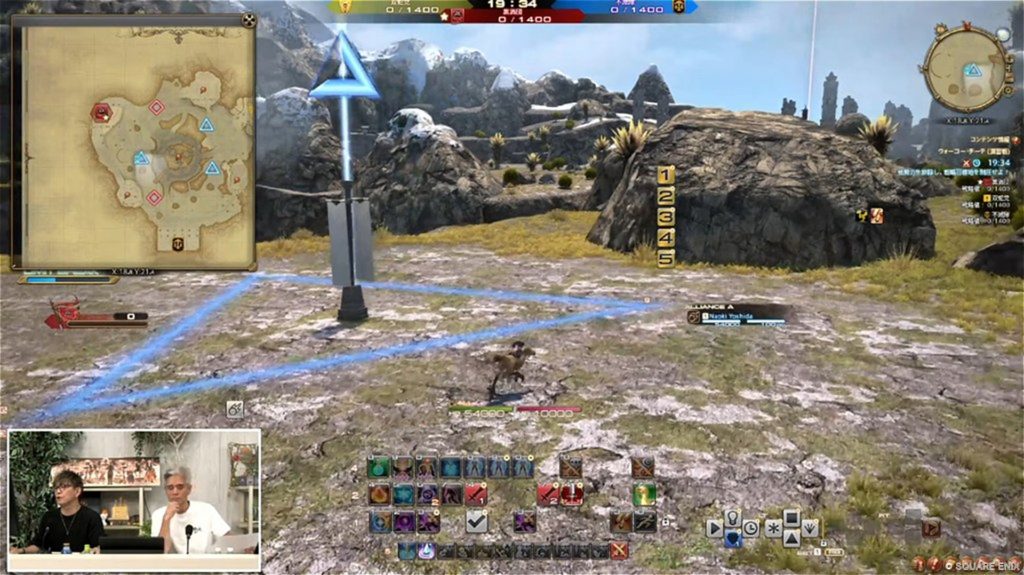Open the circular minimap
The width and height of the screenshot is (1024, 575).
pyautogui.click(x=965, y=68)
